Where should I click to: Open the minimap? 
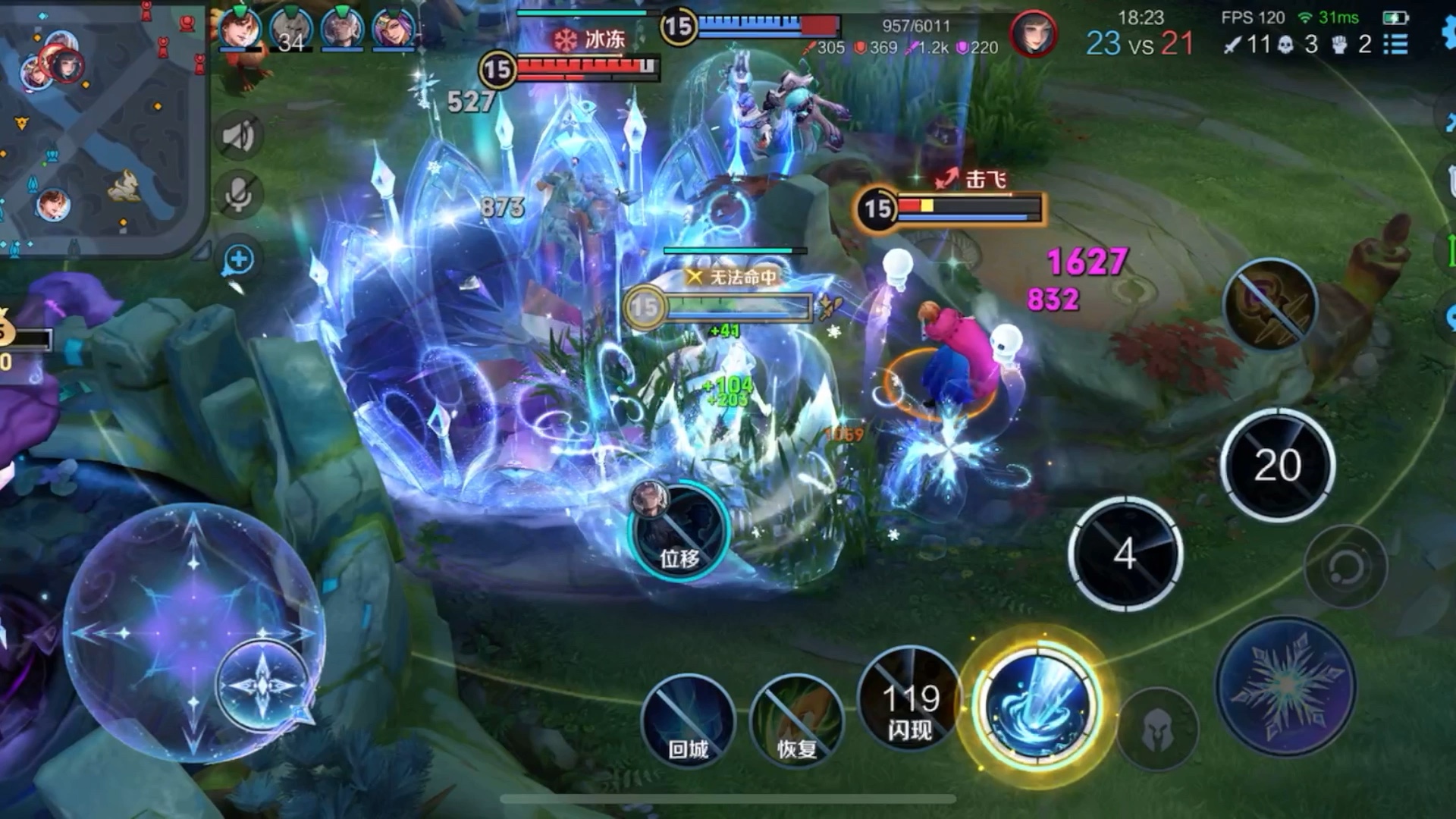point(102,125)
